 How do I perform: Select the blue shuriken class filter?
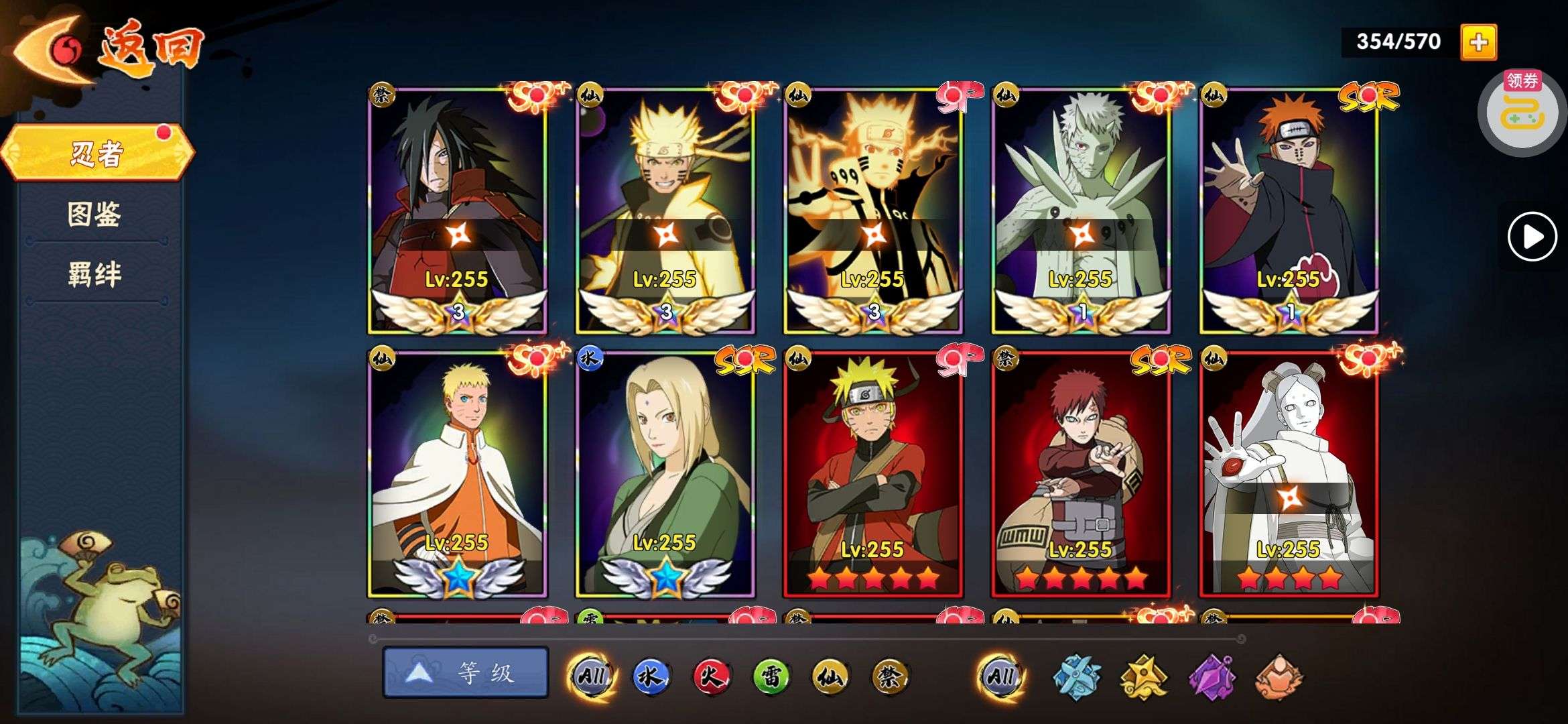pyautogui.click(x=1077, y=676)
